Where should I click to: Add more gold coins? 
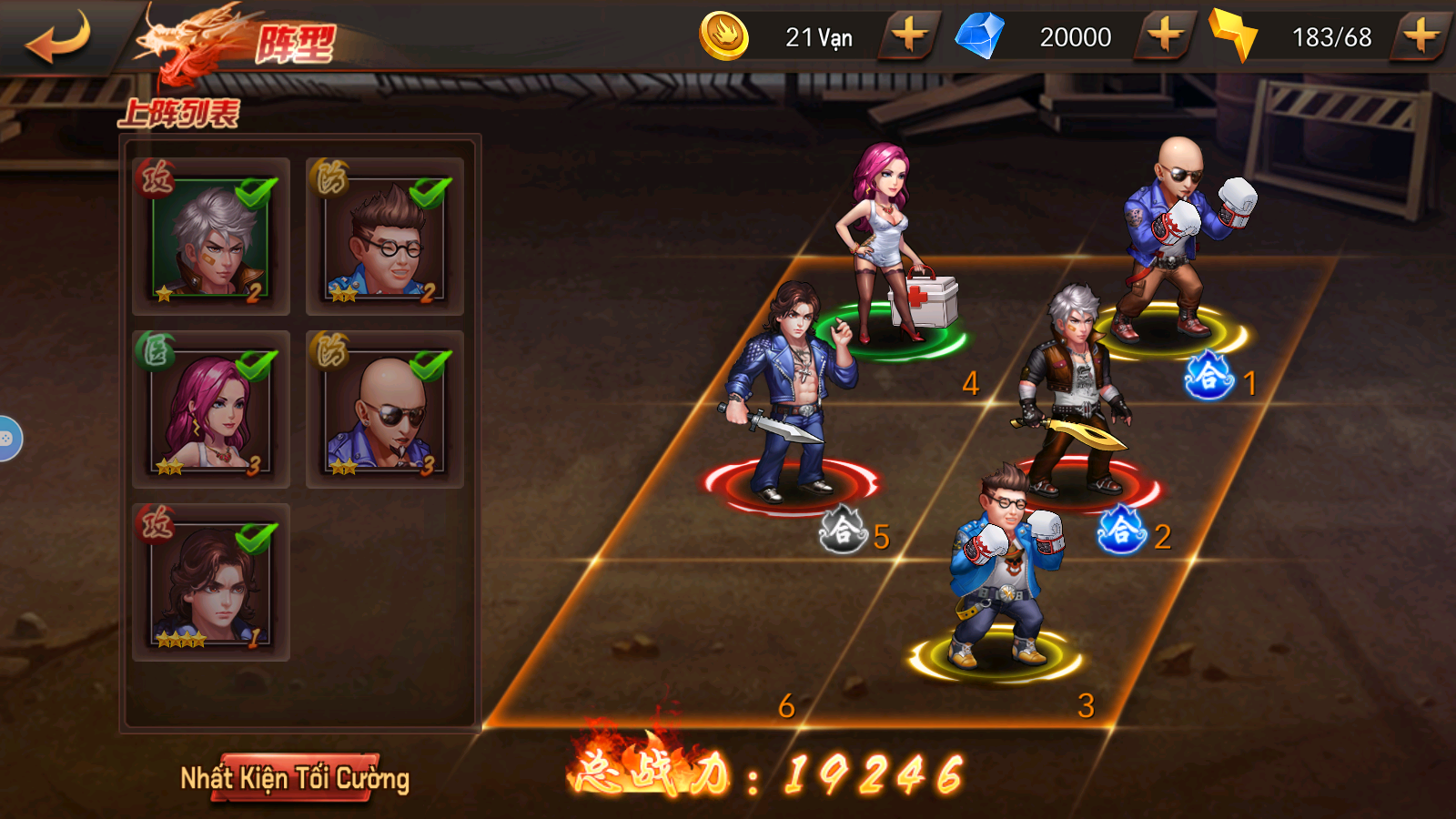[x=908, y=37]
